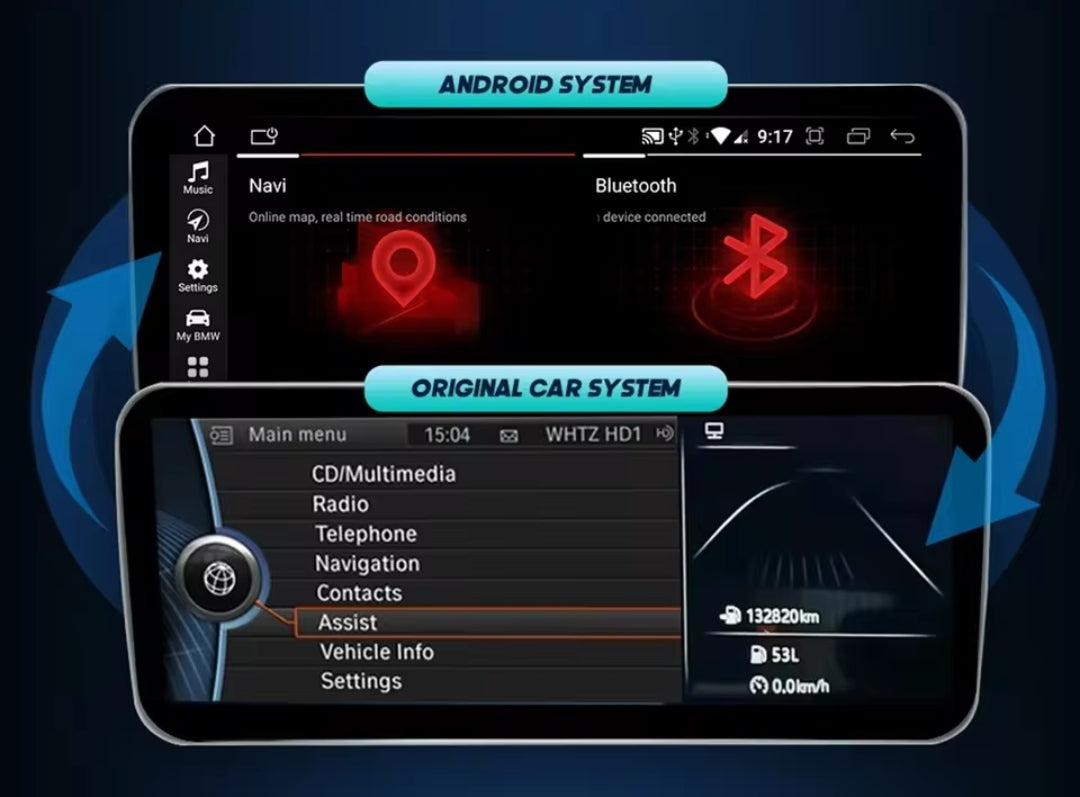Open the Telephone menu entry
Screen dimensions: 1080x797
pos(366,534)
